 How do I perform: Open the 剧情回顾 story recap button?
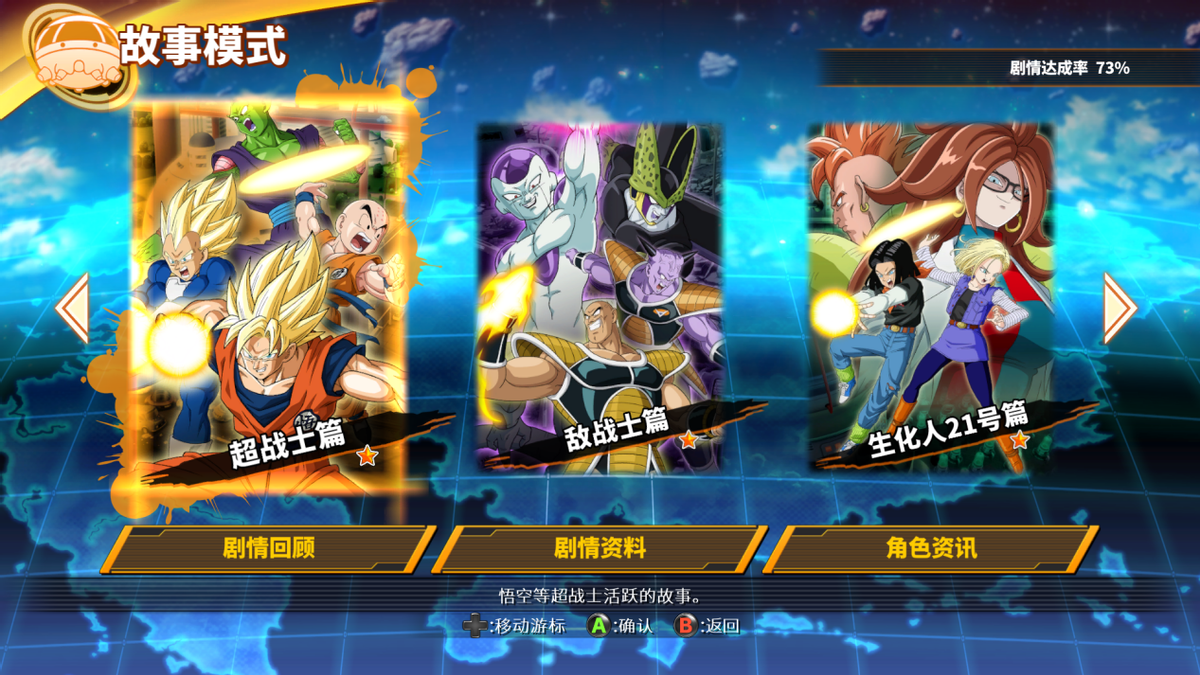point(268,549)
